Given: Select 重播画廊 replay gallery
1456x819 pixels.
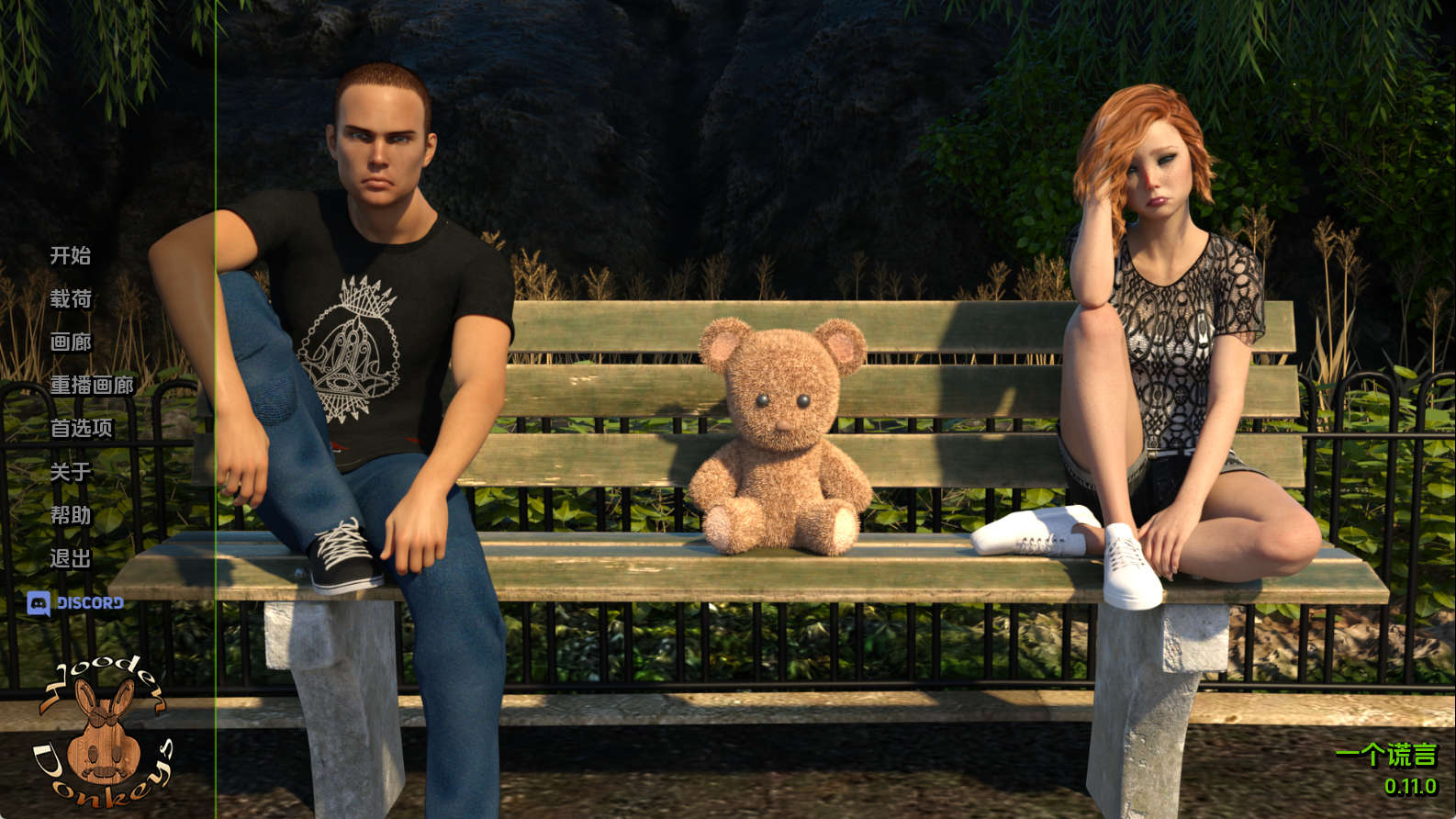Looking at the screenshot, I should coord(92,385).
